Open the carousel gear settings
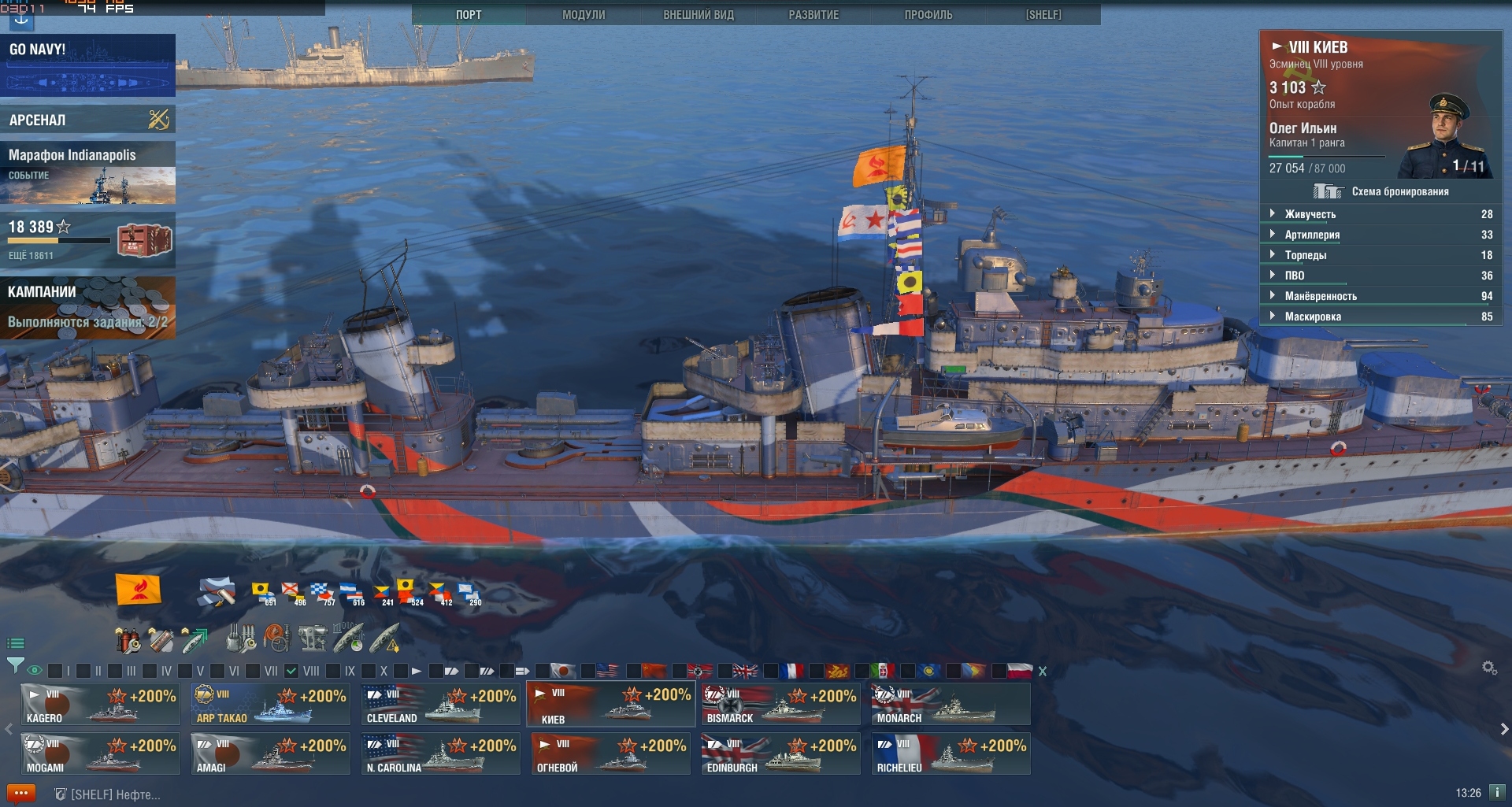This screenshot has height=807, width=1512. pyautogui.click(x=1489, y=668)
